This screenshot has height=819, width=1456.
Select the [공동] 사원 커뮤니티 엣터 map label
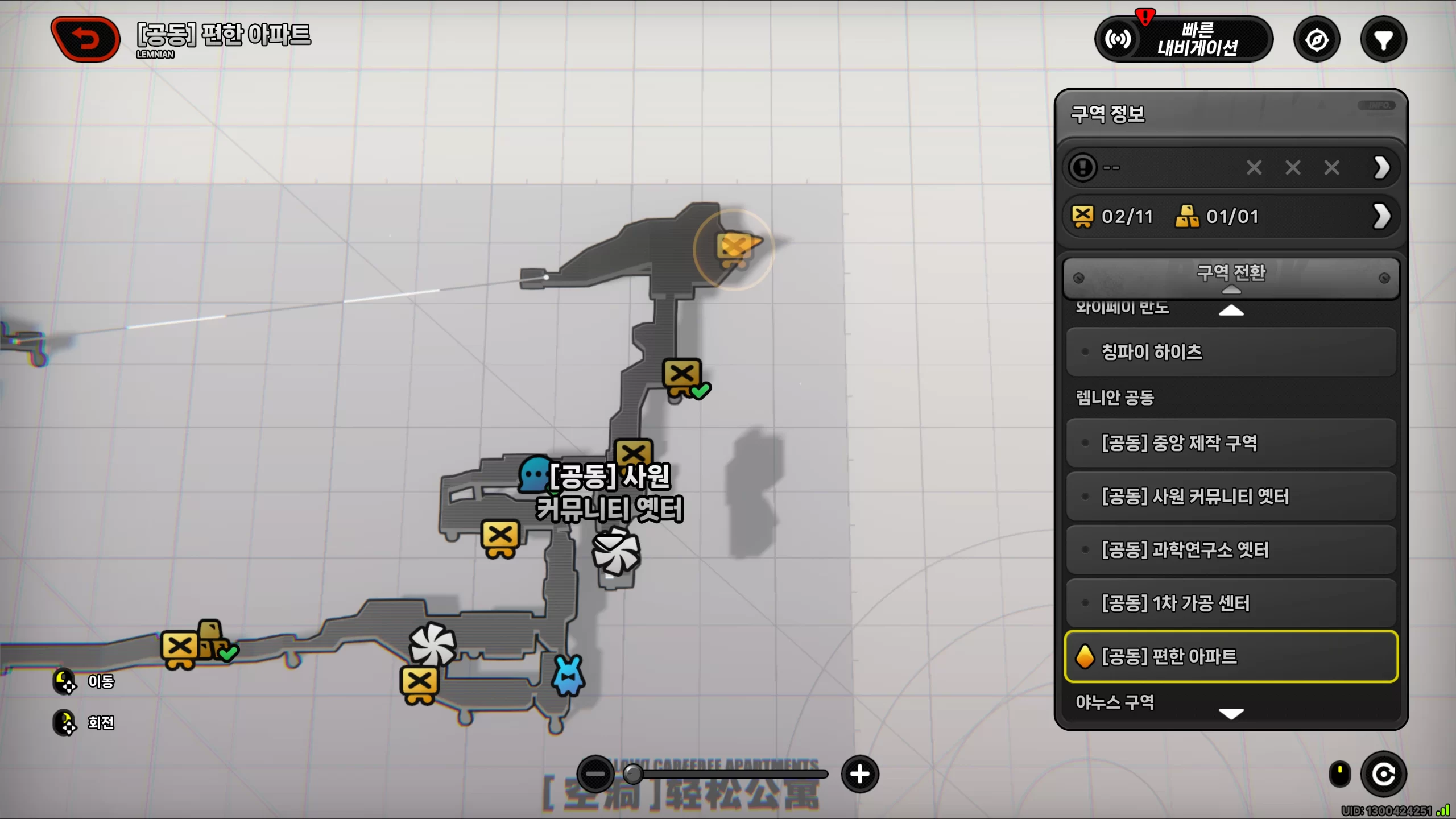[610, 493]
